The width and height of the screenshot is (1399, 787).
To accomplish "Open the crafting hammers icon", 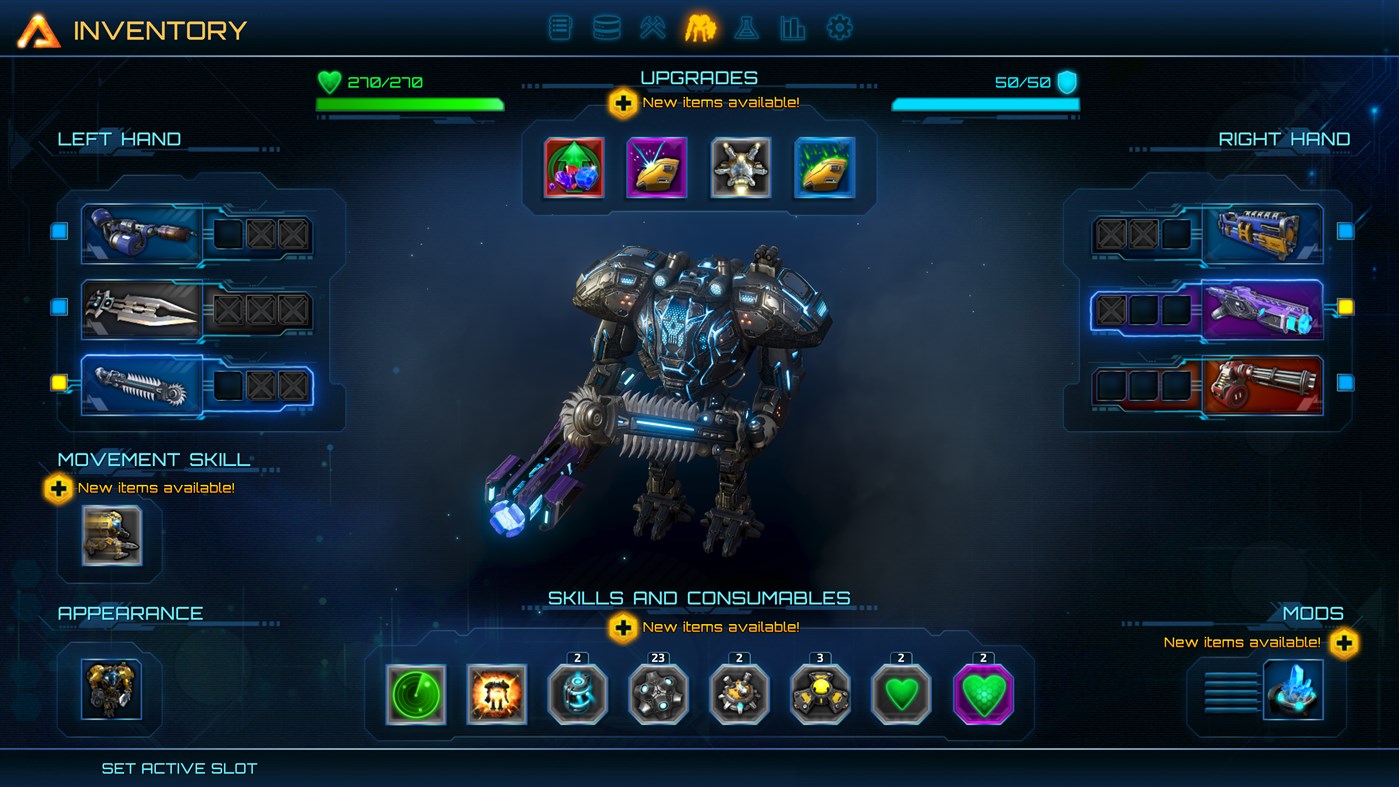I will click(x=652, y=27).
